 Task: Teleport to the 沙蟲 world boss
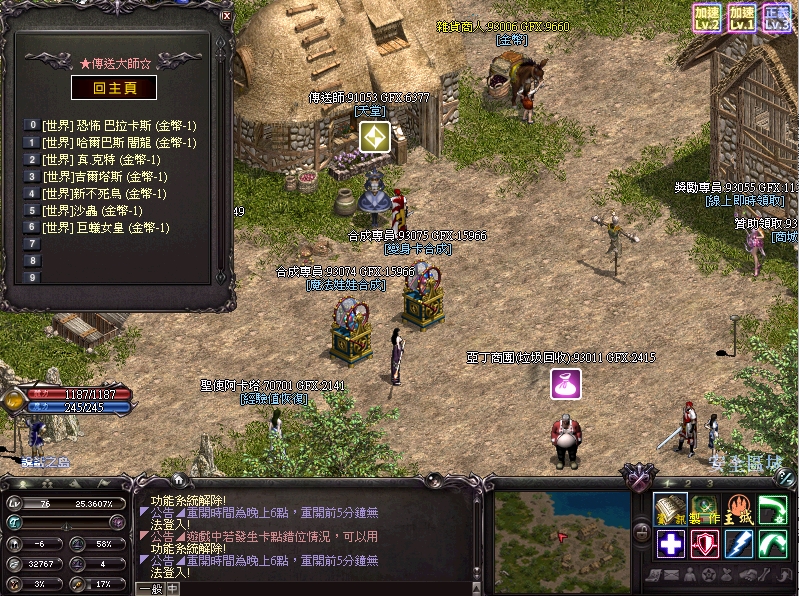point(92,211)
